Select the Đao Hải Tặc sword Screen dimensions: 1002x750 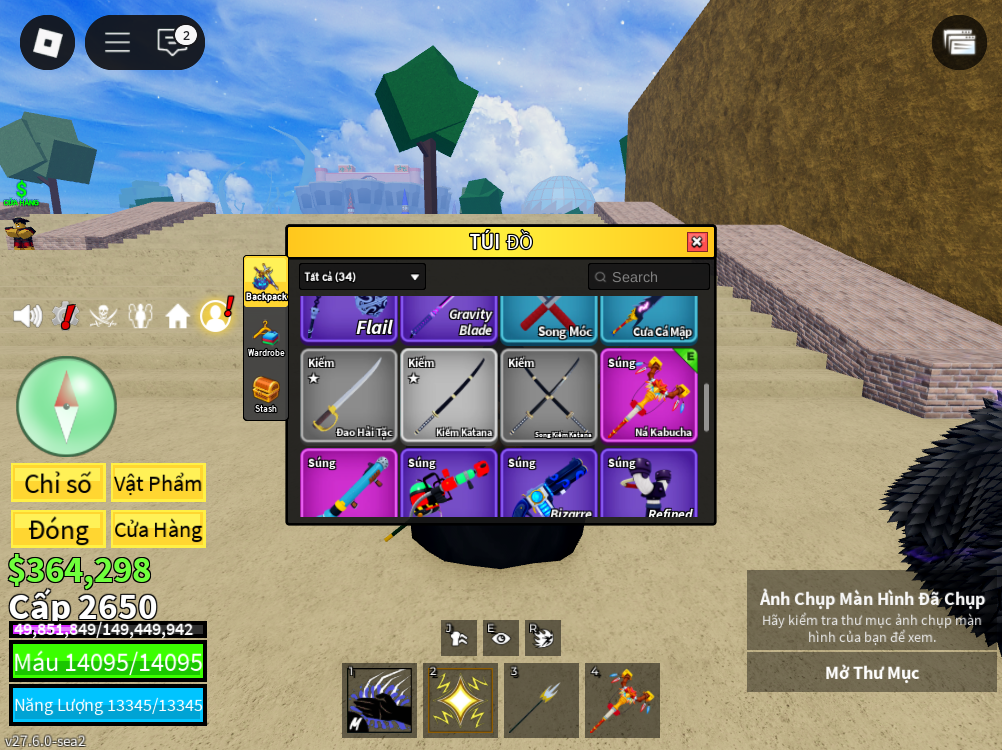(x=349, y=395)
